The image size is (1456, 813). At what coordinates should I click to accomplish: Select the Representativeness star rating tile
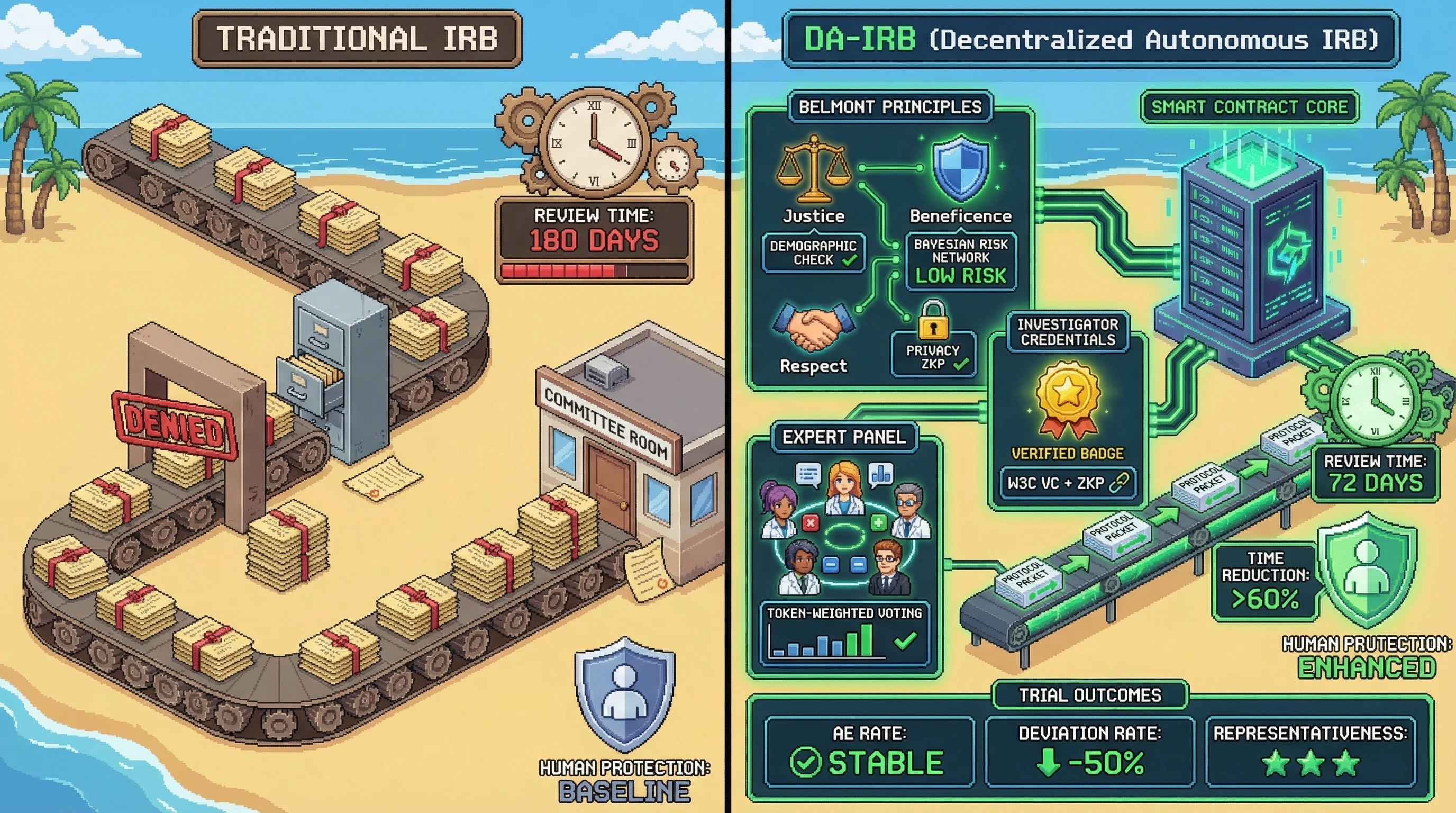coord(1310,752)
